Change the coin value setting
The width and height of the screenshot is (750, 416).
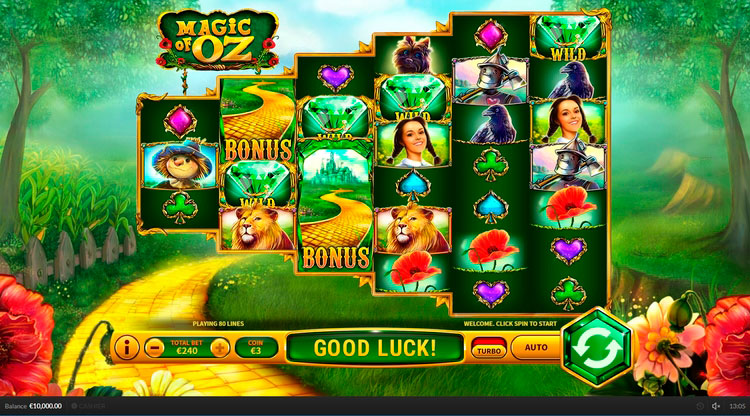click(255, 348)
